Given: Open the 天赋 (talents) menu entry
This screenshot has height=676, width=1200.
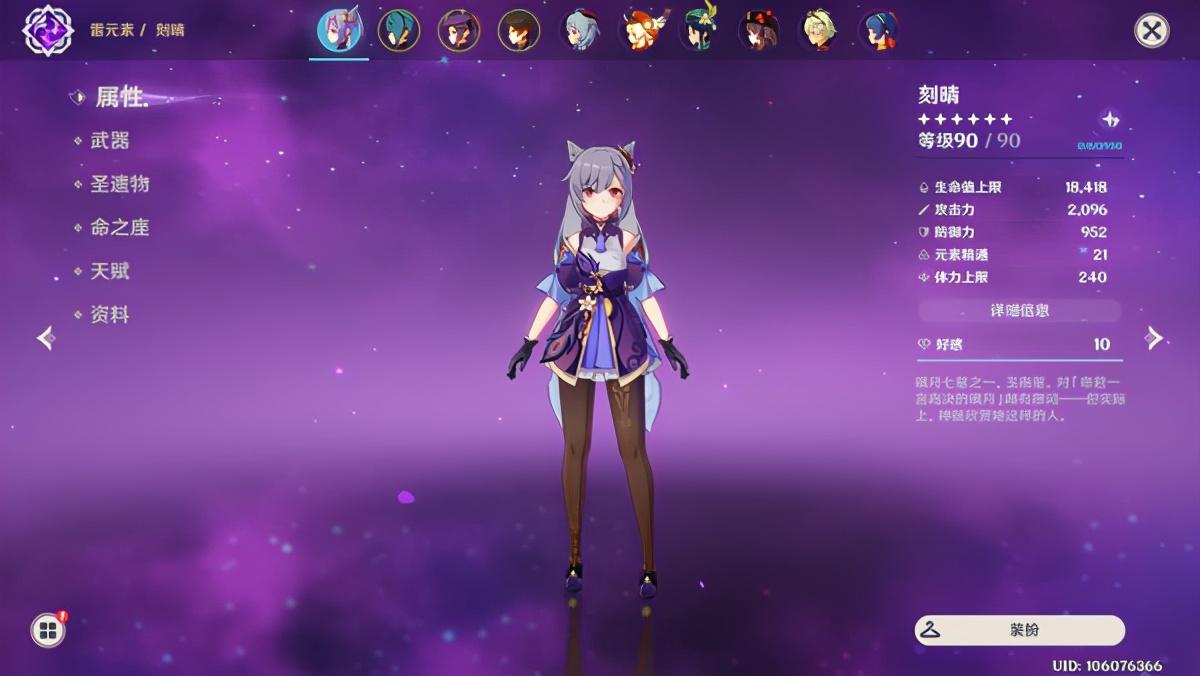Looking at the screenshot, I should [110, 271].
